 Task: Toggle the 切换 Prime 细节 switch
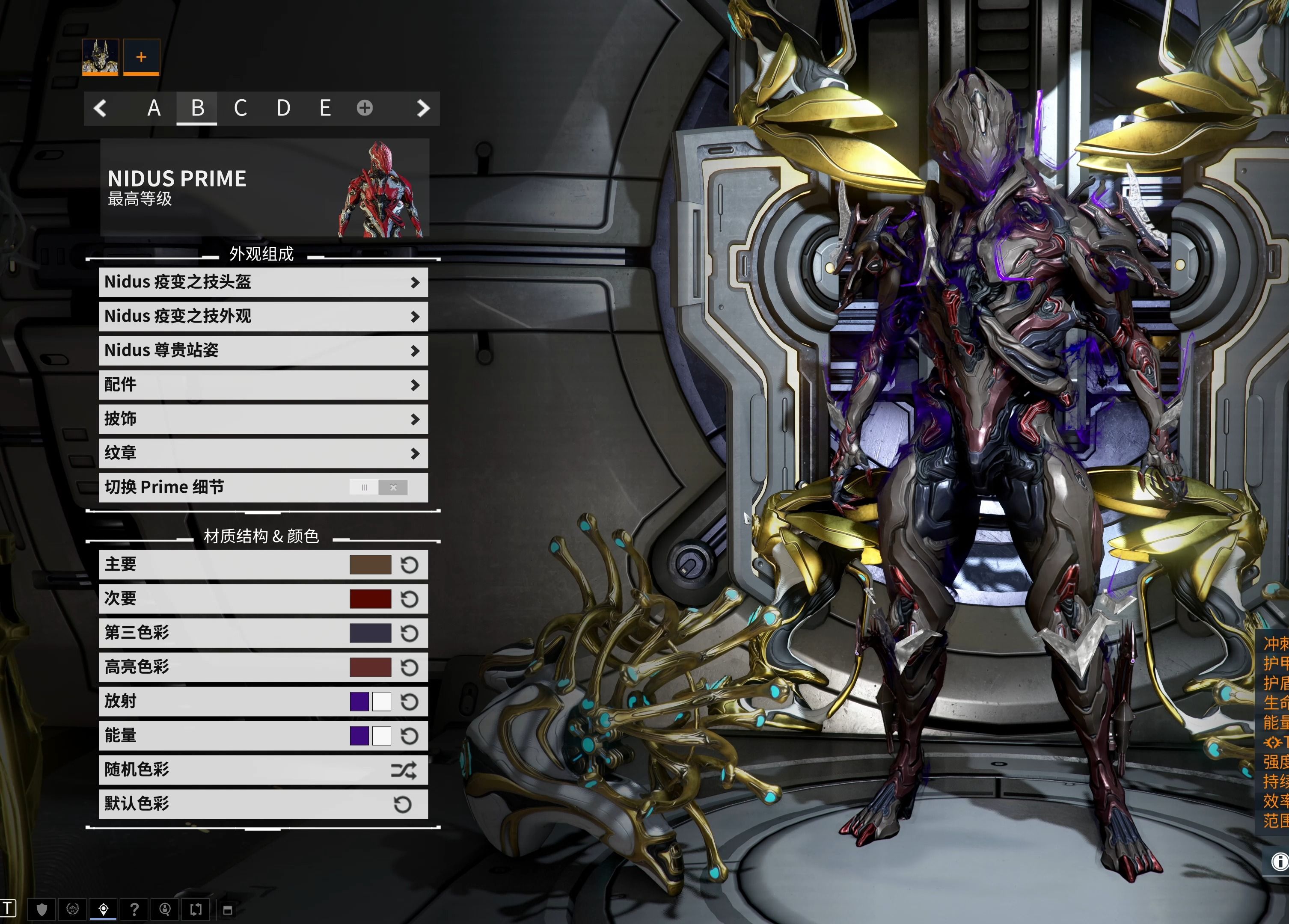click(378, 488)
